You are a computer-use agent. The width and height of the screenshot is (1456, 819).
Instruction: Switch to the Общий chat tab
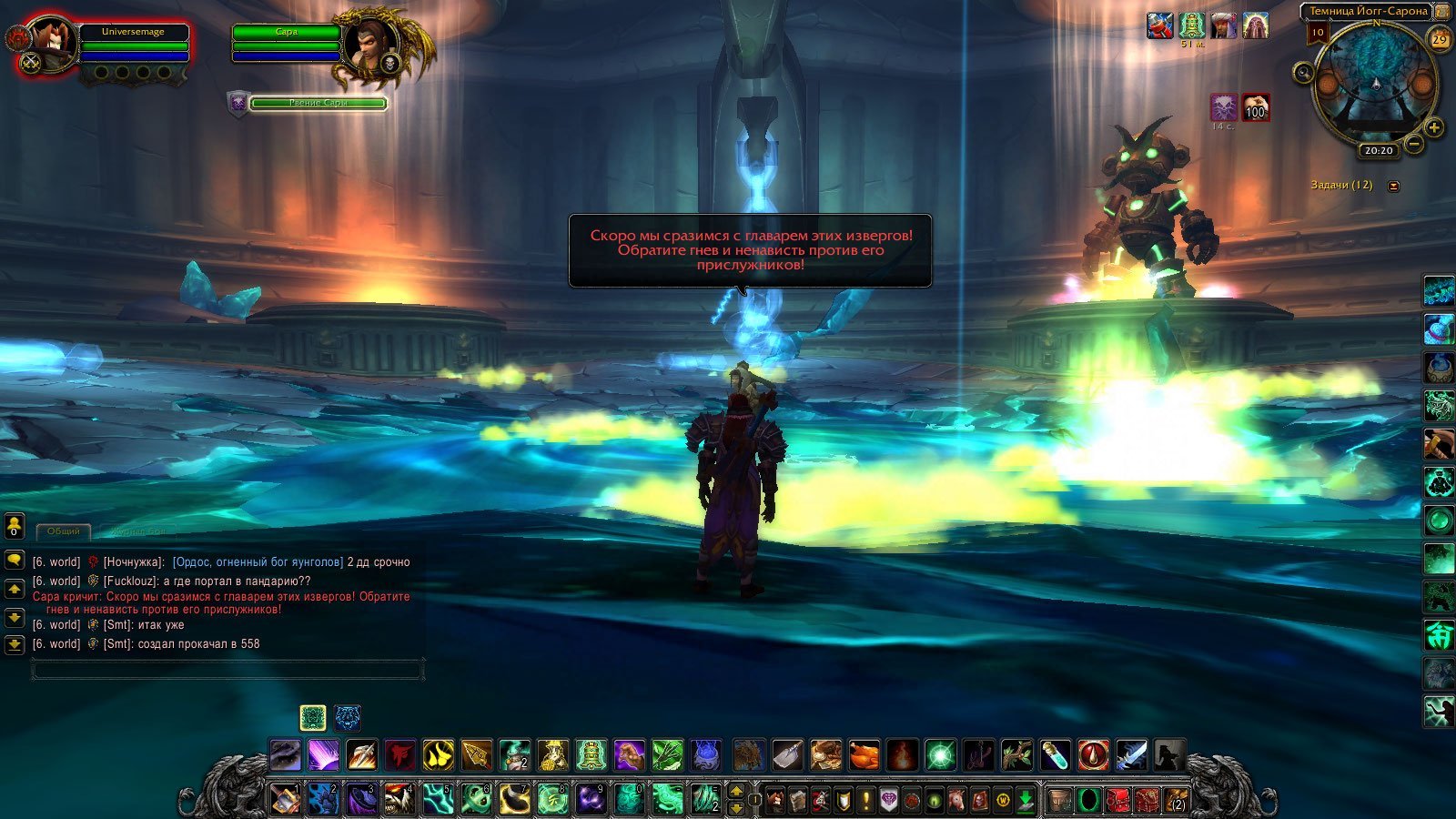64,531
